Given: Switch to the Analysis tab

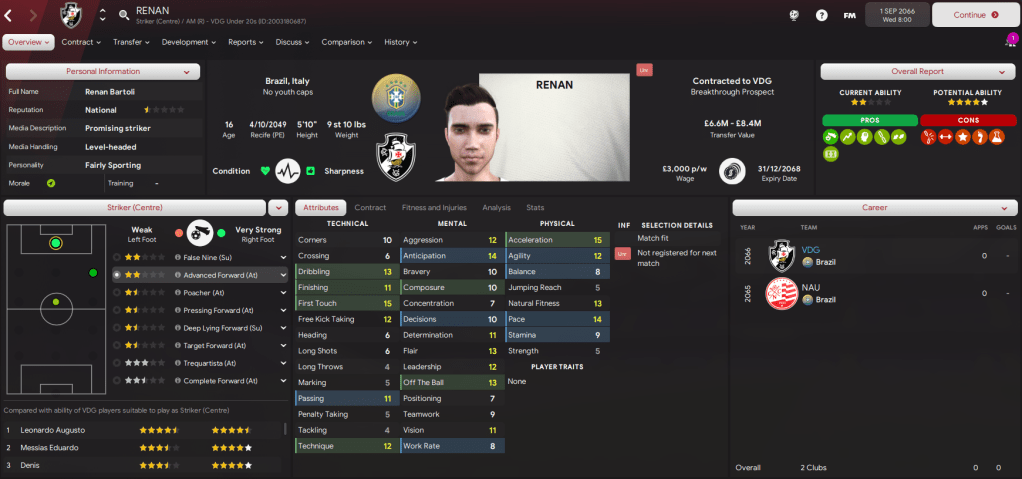Looking at the screenshot, I should coord(496,207).
